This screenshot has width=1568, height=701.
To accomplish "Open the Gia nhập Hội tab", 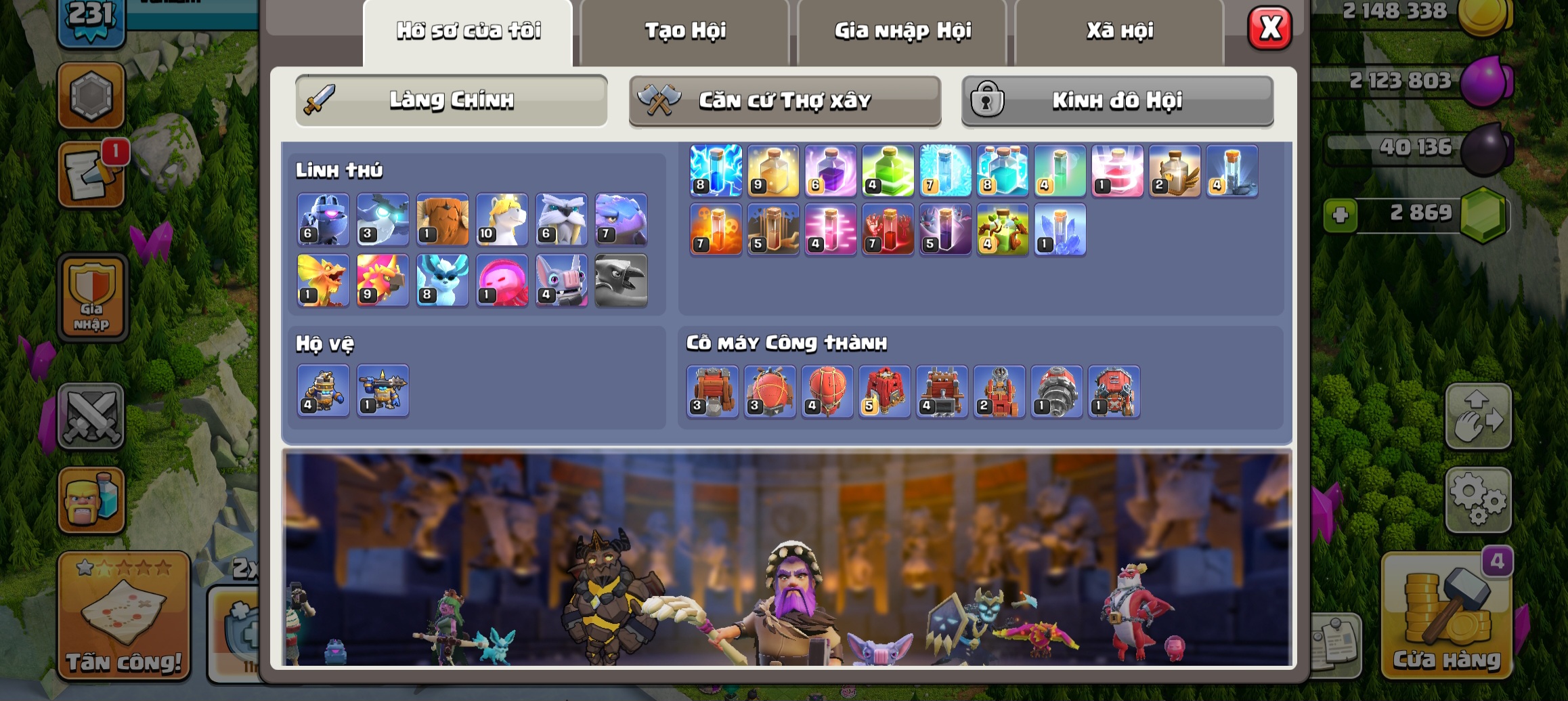I will tap(902, 31).
